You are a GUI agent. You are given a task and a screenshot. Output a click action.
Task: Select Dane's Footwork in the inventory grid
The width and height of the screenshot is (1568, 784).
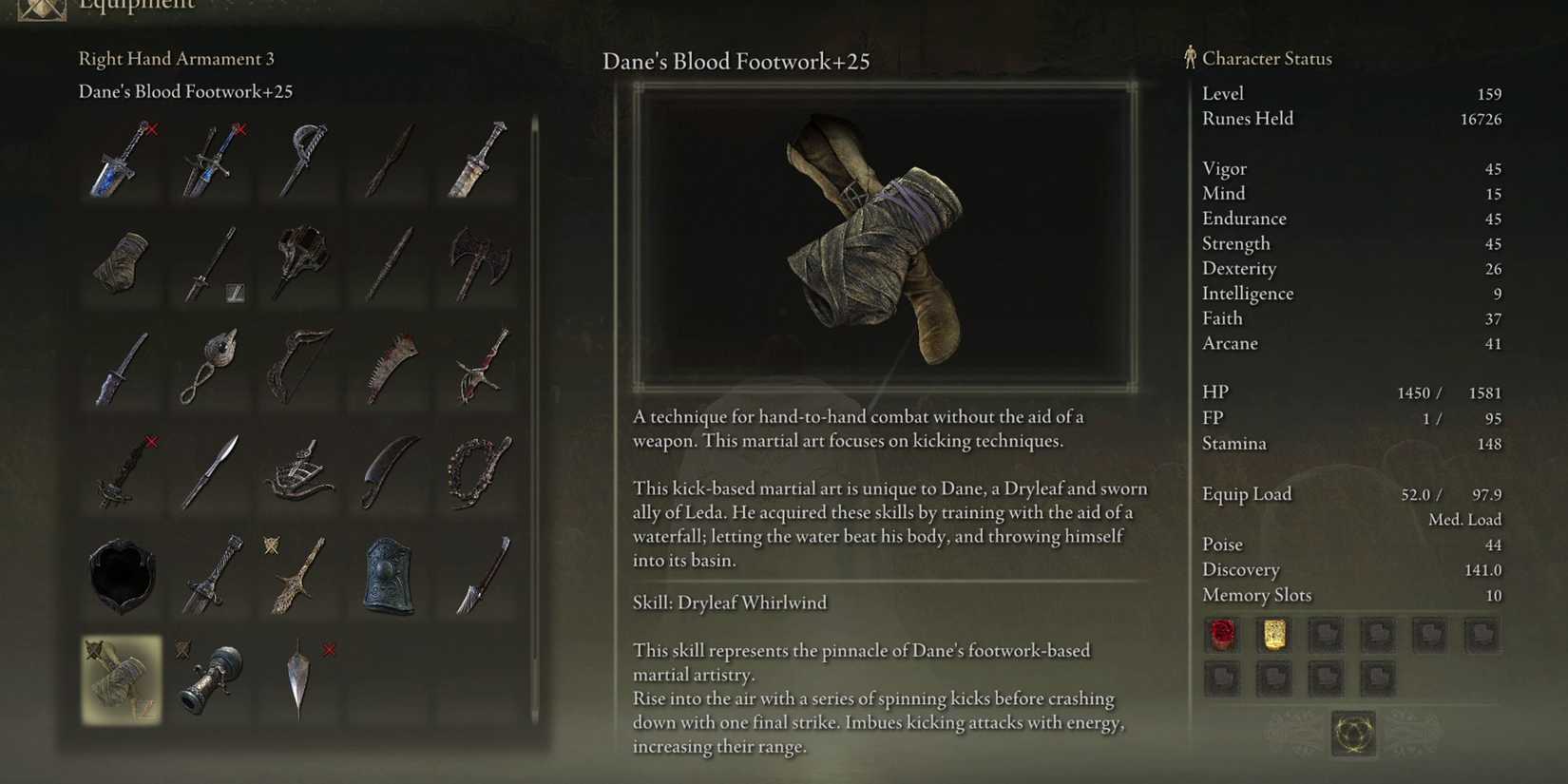point(122,679)
